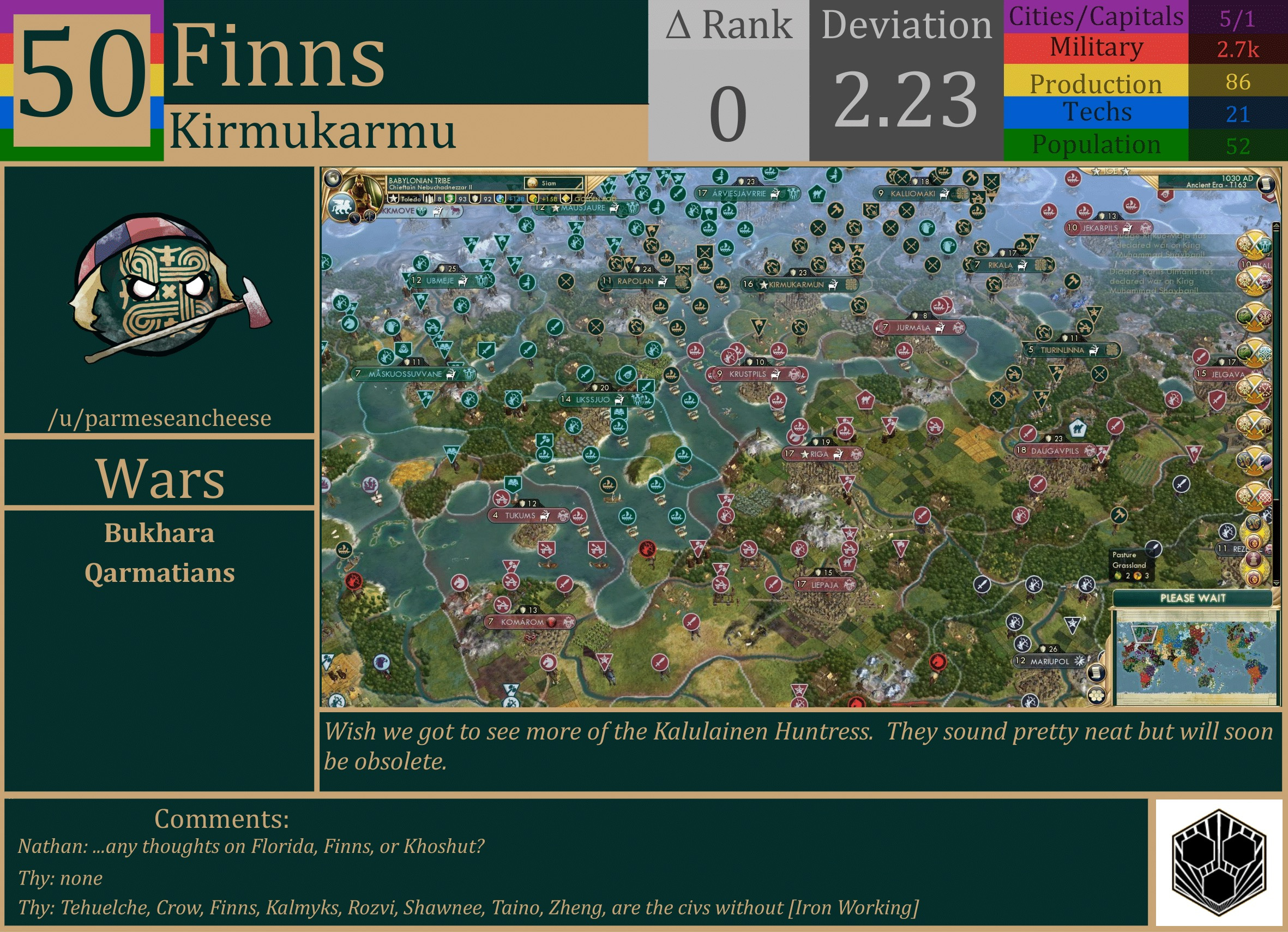Click the JEKABPILS city banner
This screenshot has width=1288, height=932.
(1100, 227)
